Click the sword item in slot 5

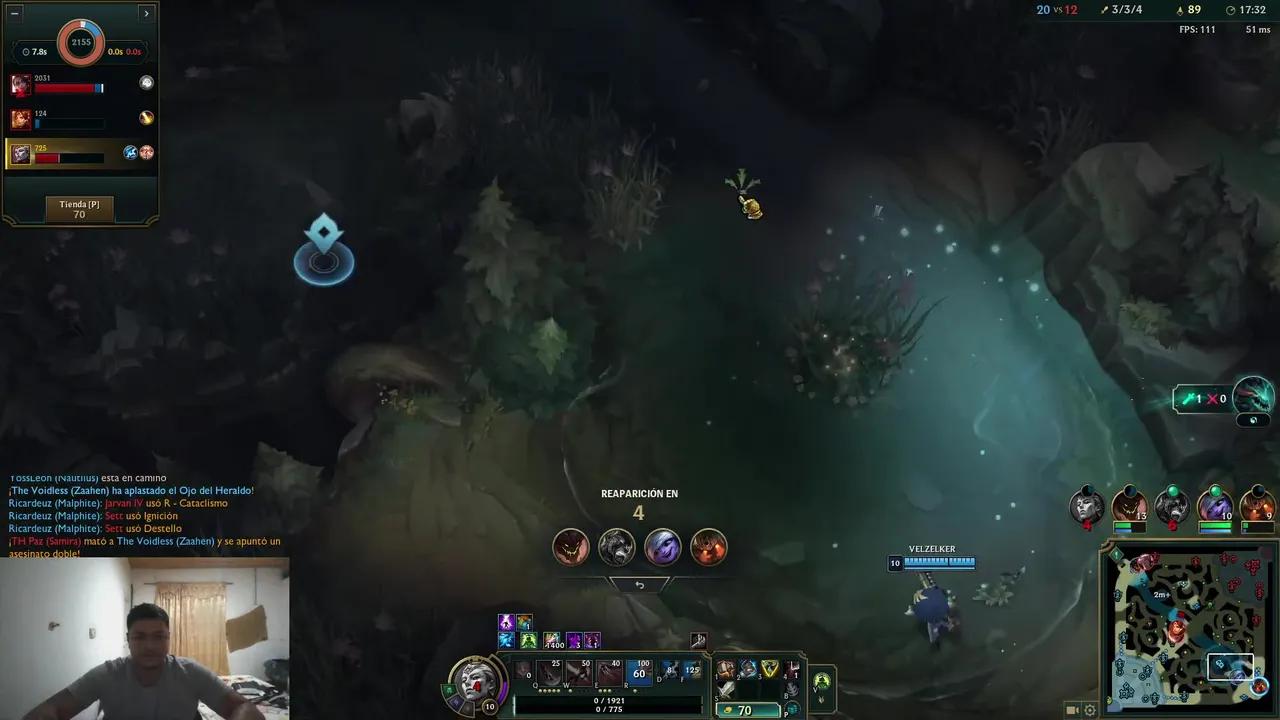725,689
